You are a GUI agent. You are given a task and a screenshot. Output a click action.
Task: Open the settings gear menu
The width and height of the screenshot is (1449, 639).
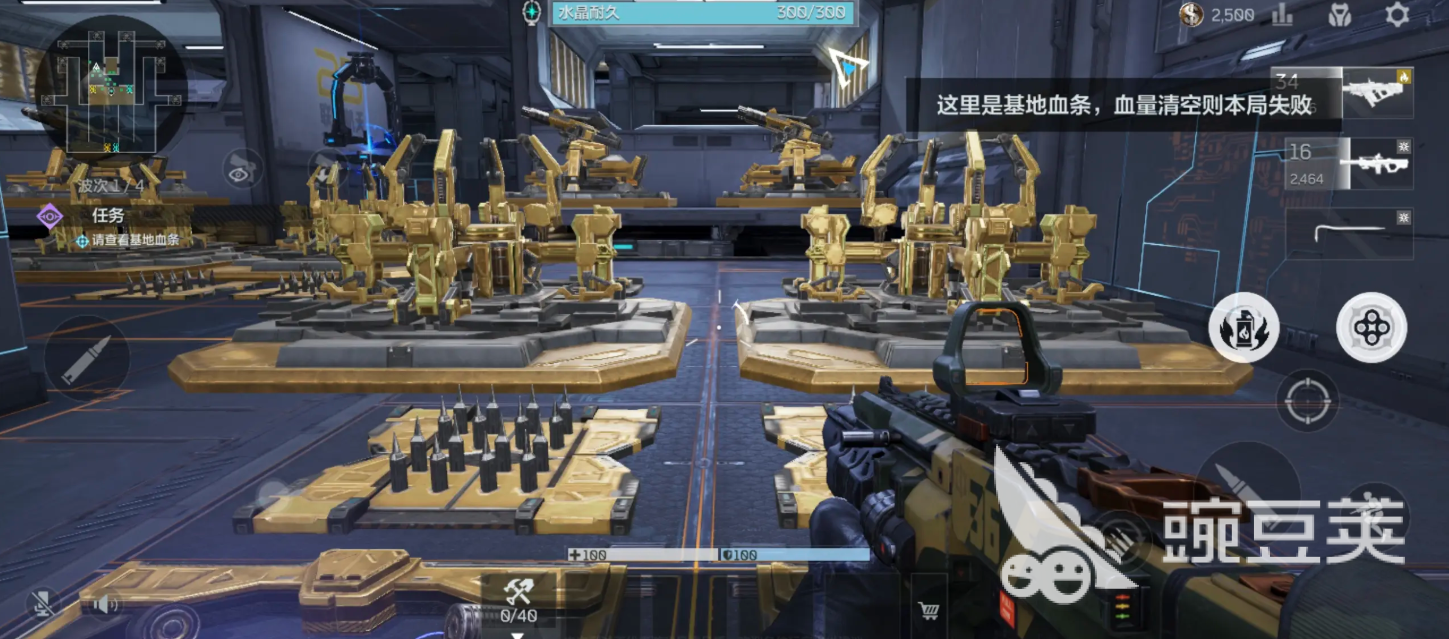pyautogui.click(x=1397, y=14)
